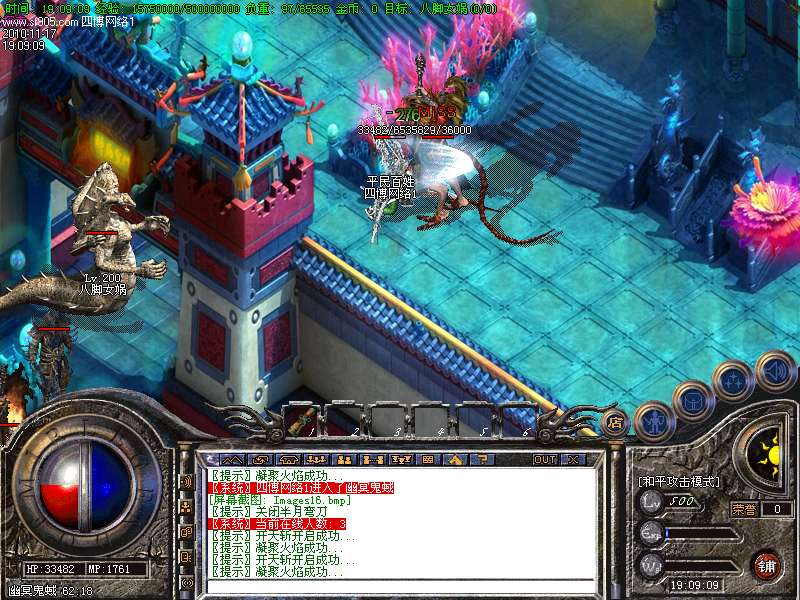Open the shop with the 店 button
Screen dimensions: 800x600
point(616,421)
